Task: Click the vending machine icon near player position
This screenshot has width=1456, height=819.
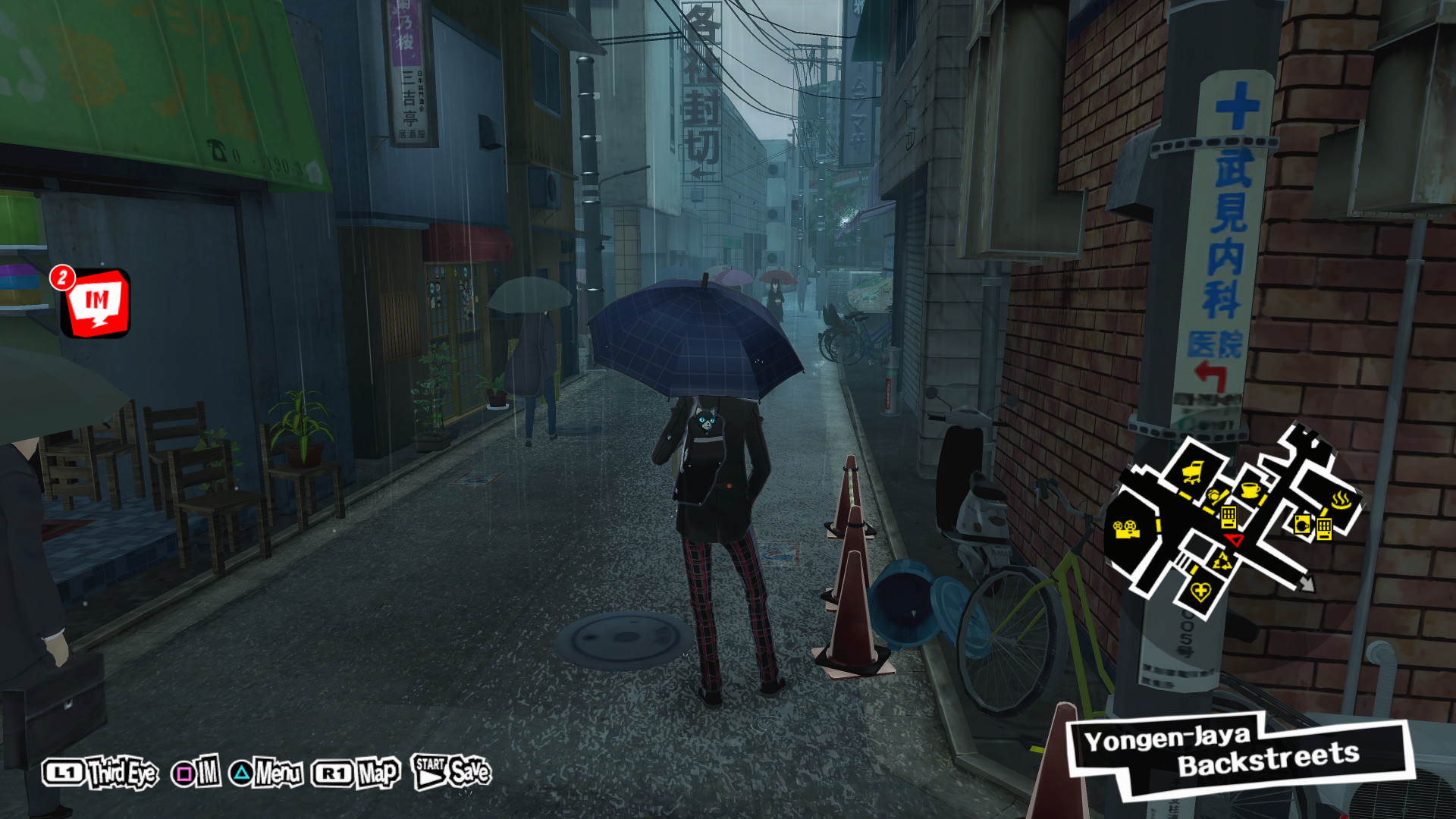Action: [x=1229, y=518]
